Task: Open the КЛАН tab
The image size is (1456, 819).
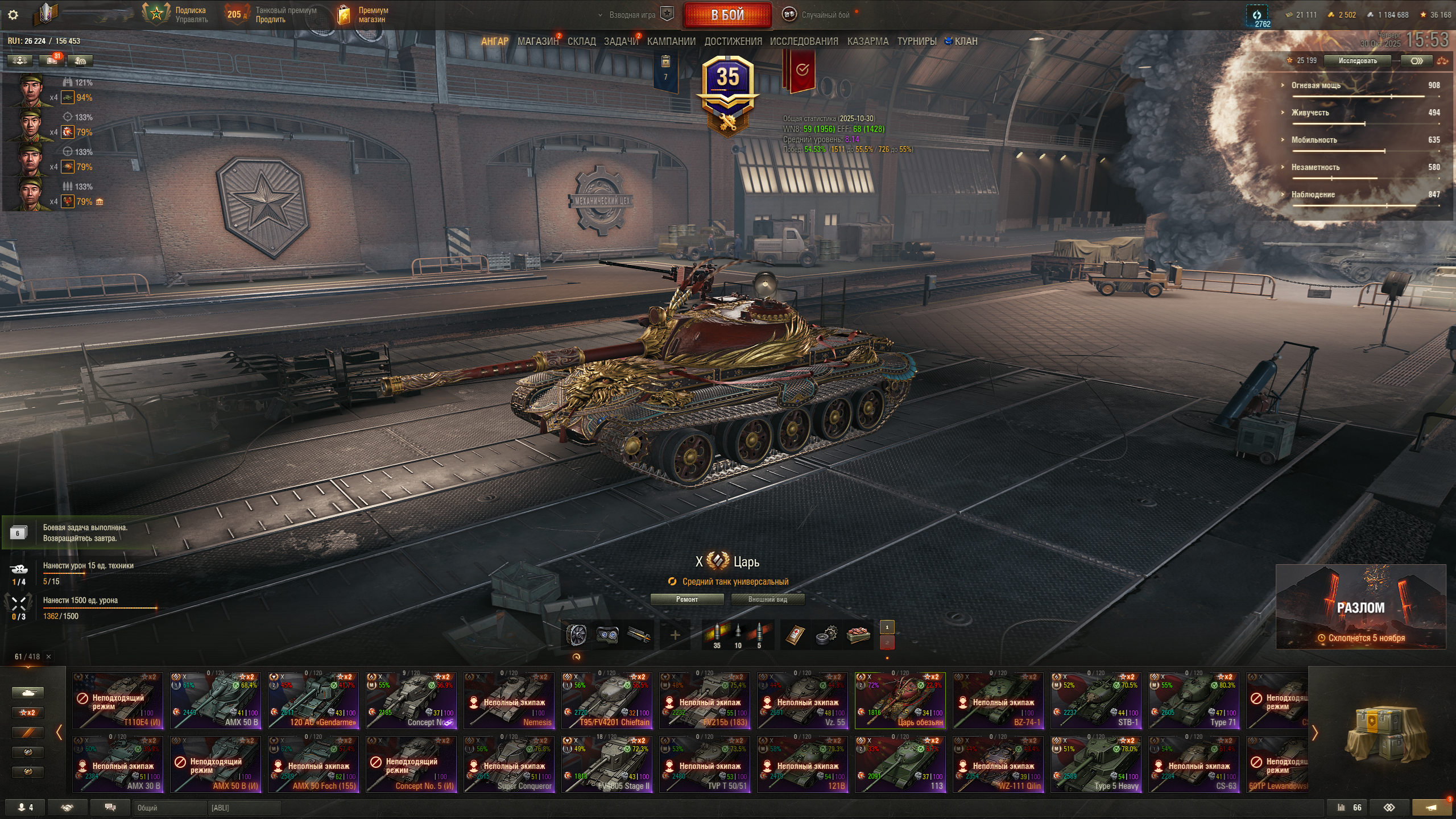Action: [965, 42]
